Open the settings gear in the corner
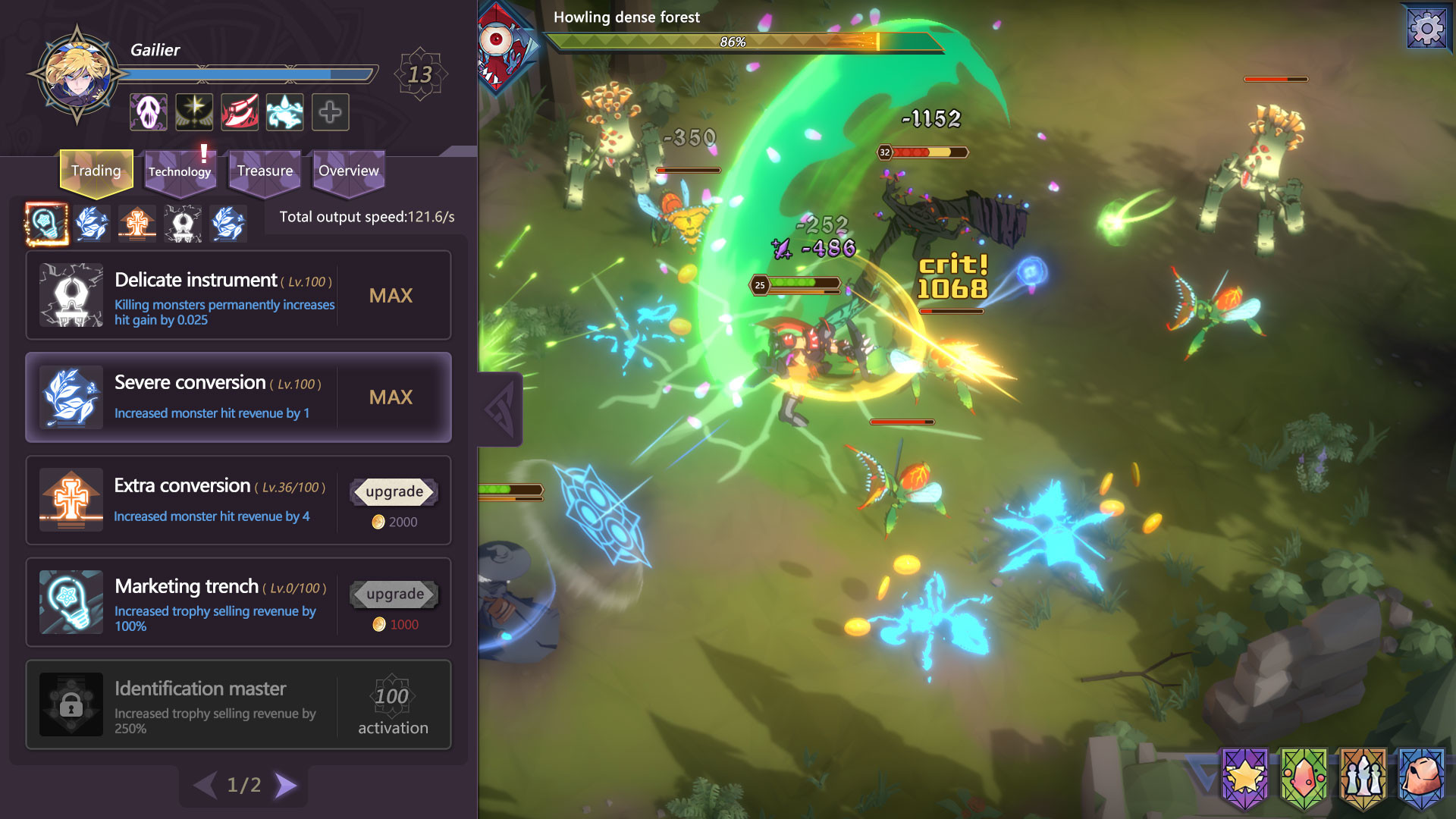This screenshot has height=819, width=1456. coord(1427,29)
